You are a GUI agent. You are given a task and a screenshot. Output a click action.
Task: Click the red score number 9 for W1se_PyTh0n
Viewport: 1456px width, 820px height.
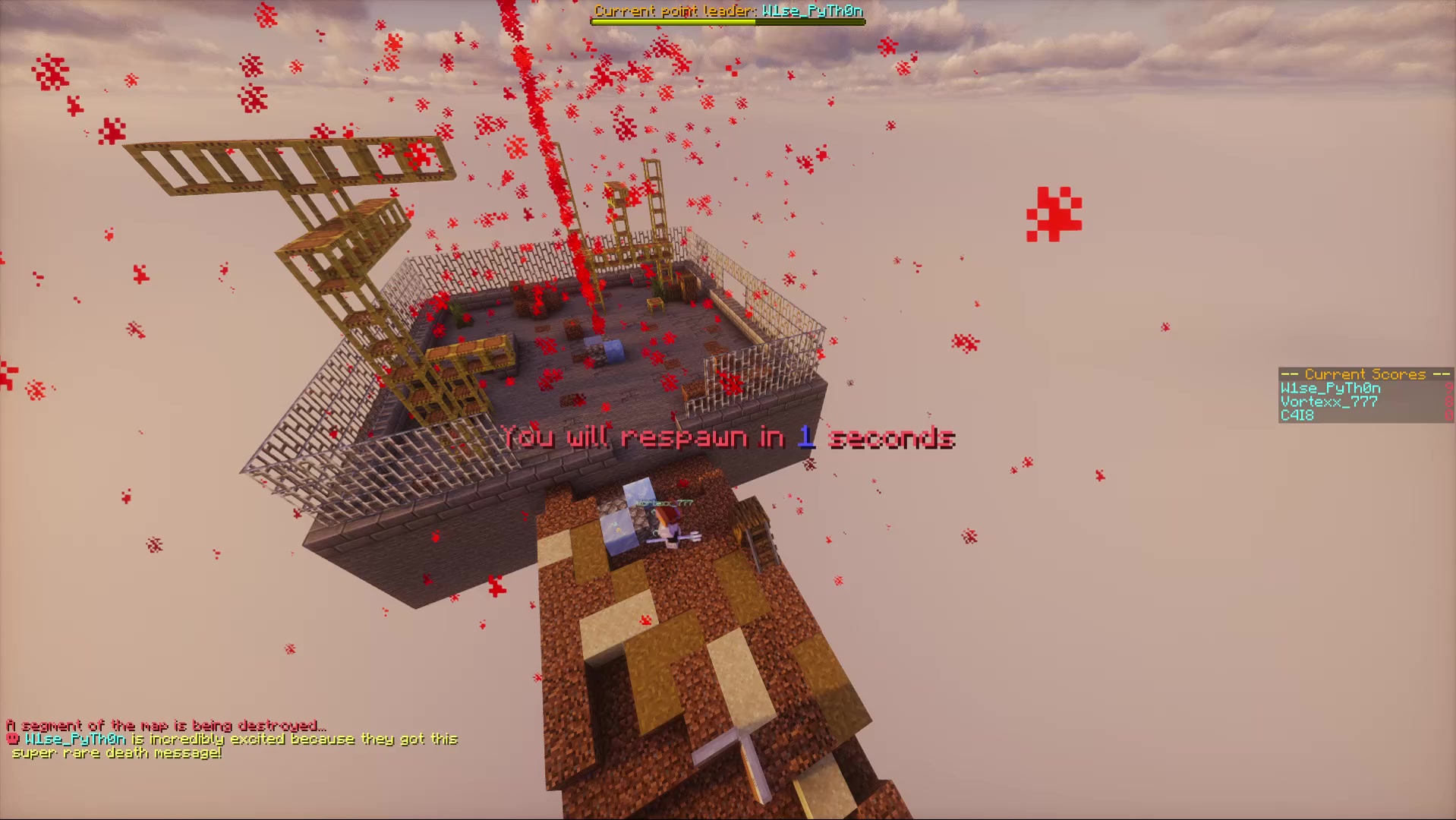coord(1448,388)
